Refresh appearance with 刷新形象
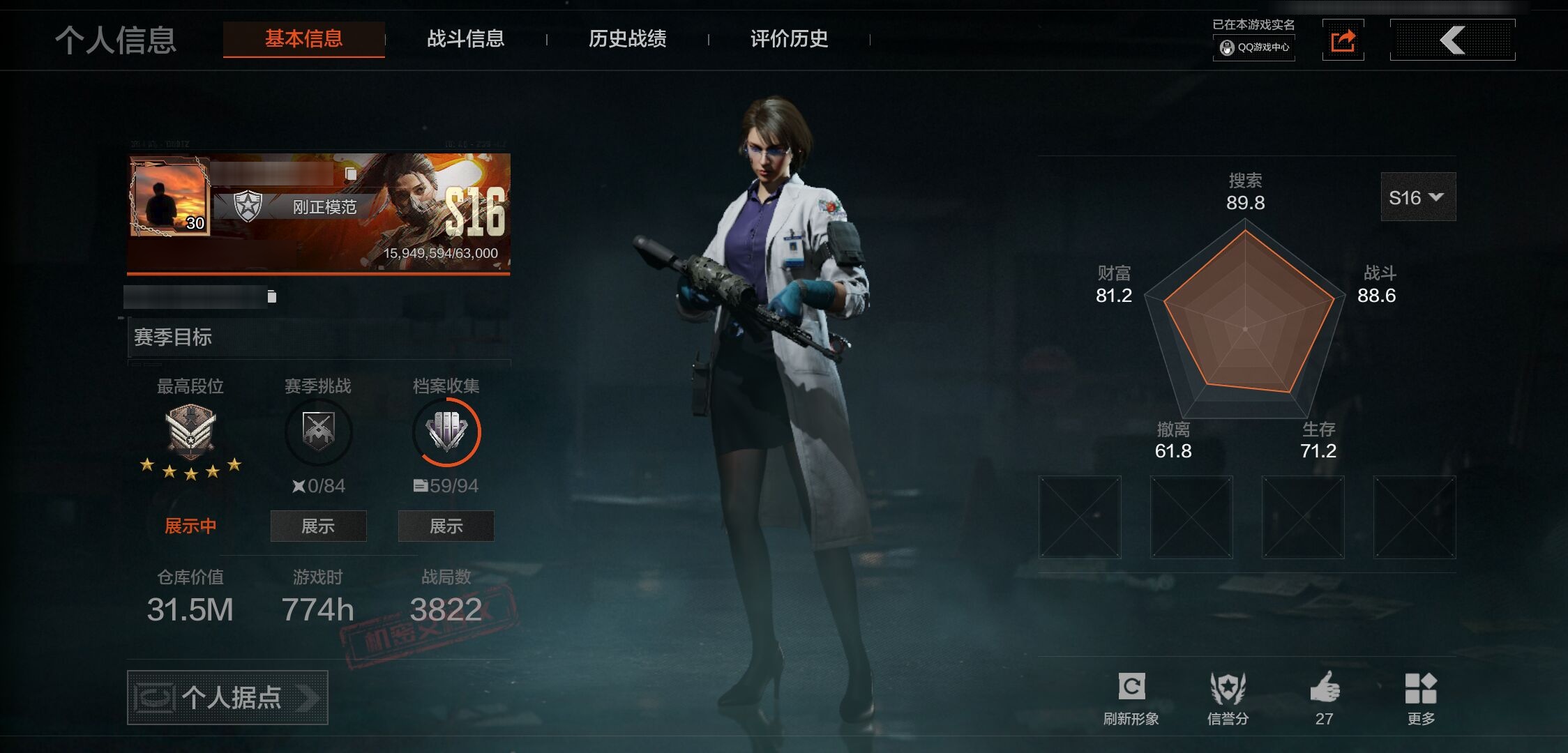The width and height of the screenshot is (1568, 753). pos(1131,698)
